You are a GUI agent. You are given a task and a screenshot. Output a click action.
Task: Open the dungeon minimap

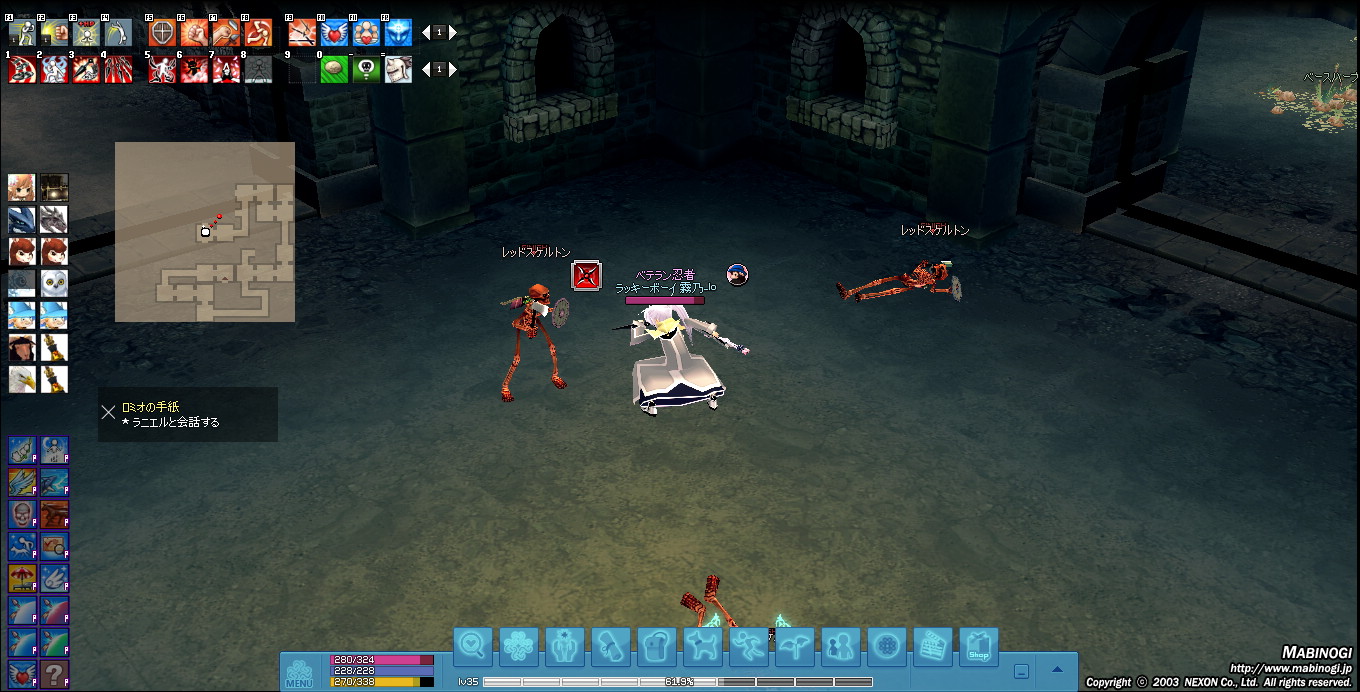click(205, 232)
